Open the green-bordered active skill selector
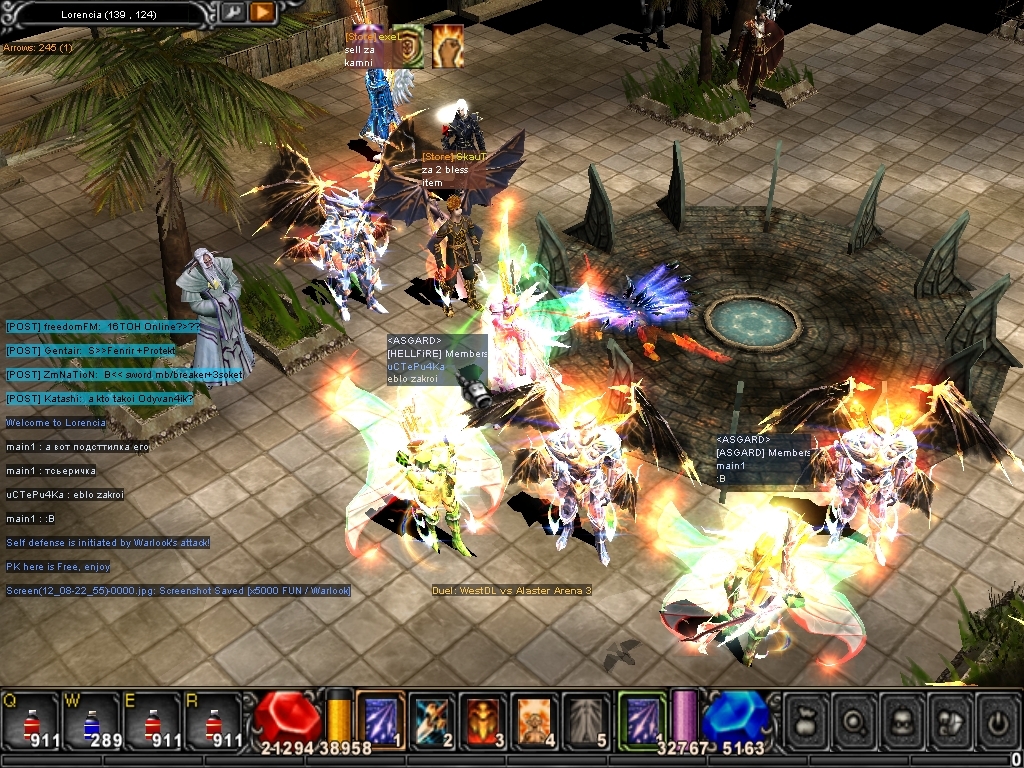Image resolution: width=1024 pixels, height=768 pixels. coord(641,719)
